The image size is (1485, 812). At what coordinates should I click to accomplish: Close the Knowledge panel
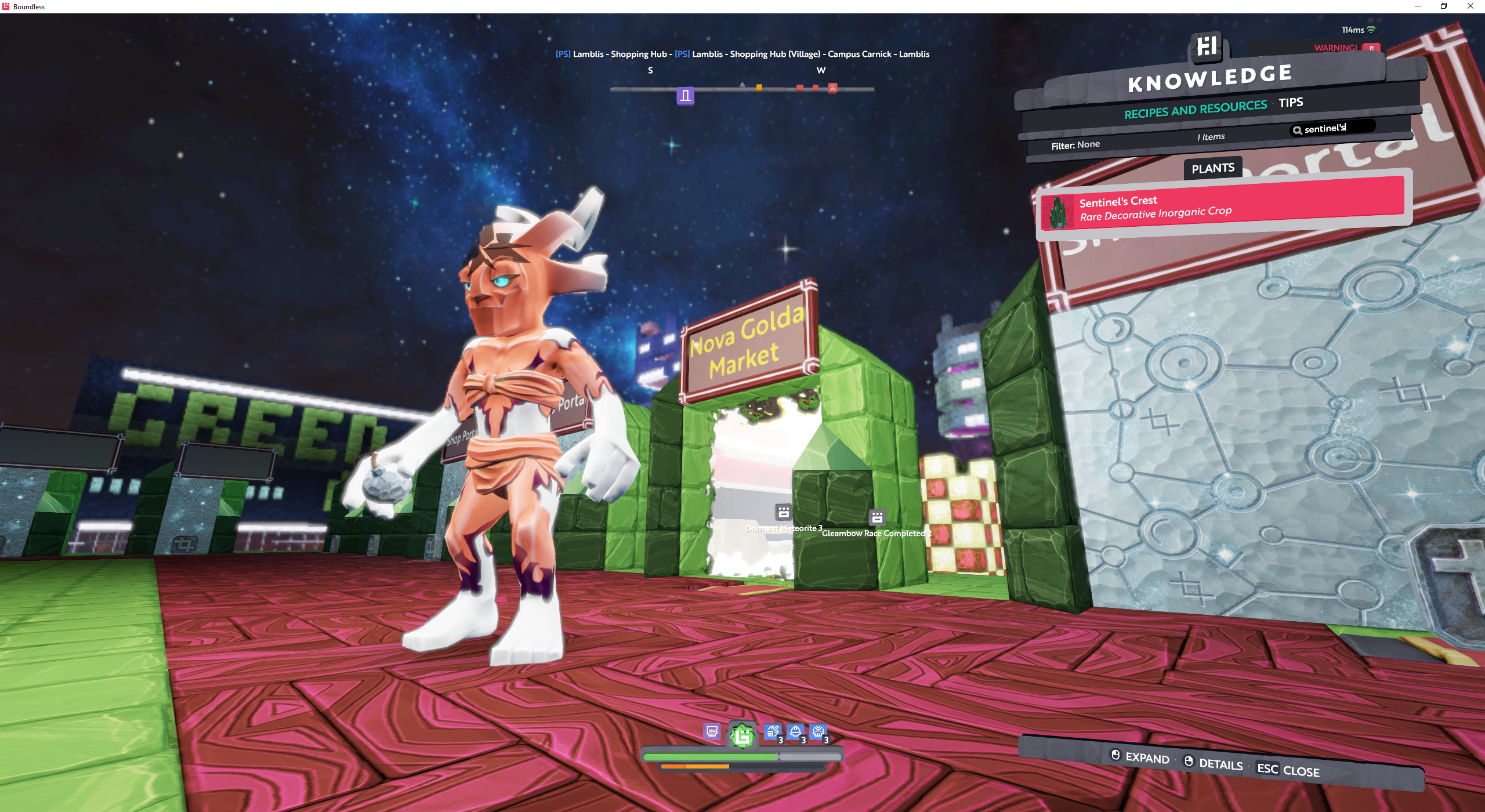click(1288, 770)
